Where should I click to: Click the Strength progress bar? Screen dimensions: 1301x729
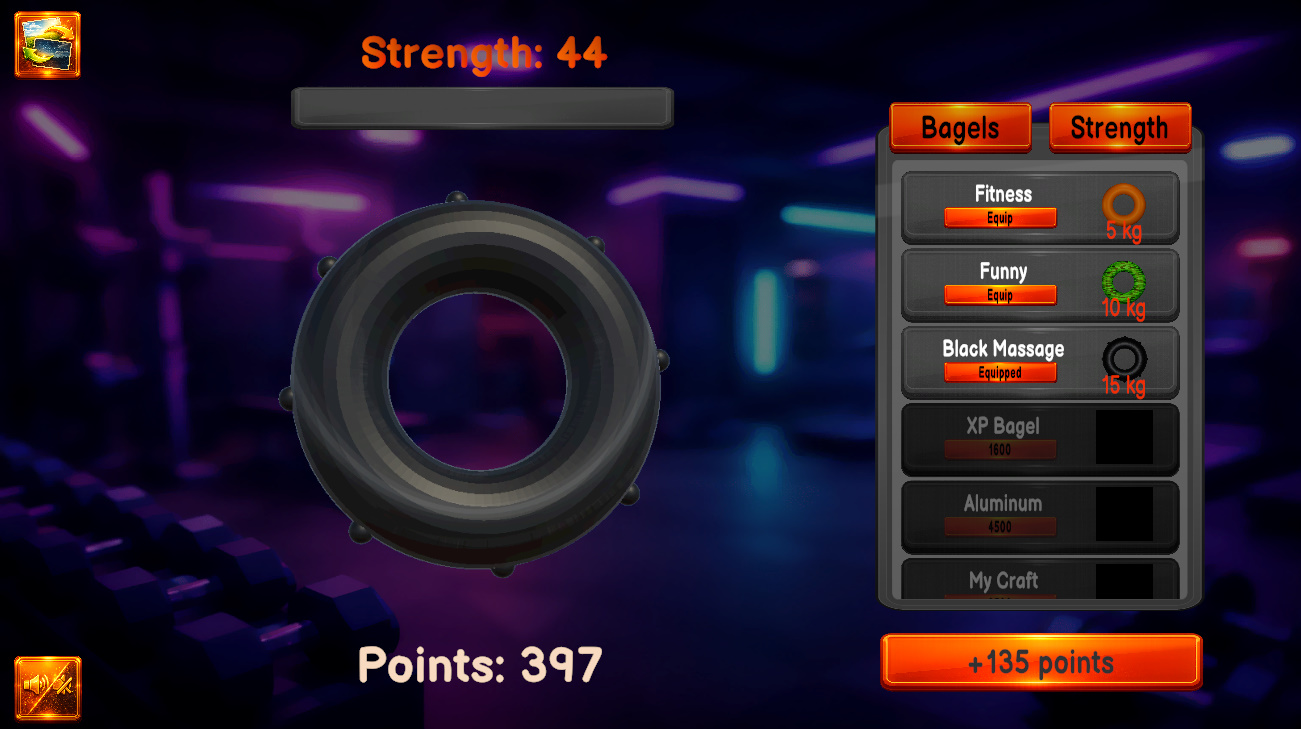[481, 107]
